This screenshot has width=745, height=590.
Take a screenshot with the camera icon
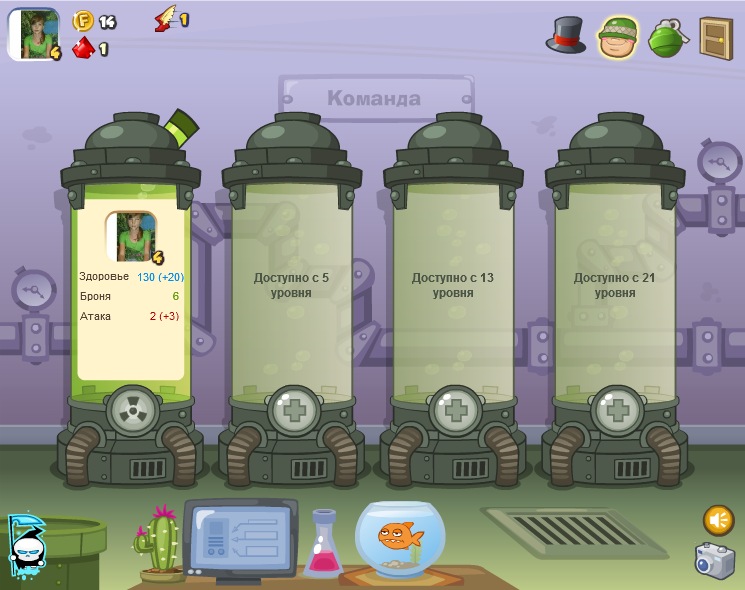tap(715, 560)
